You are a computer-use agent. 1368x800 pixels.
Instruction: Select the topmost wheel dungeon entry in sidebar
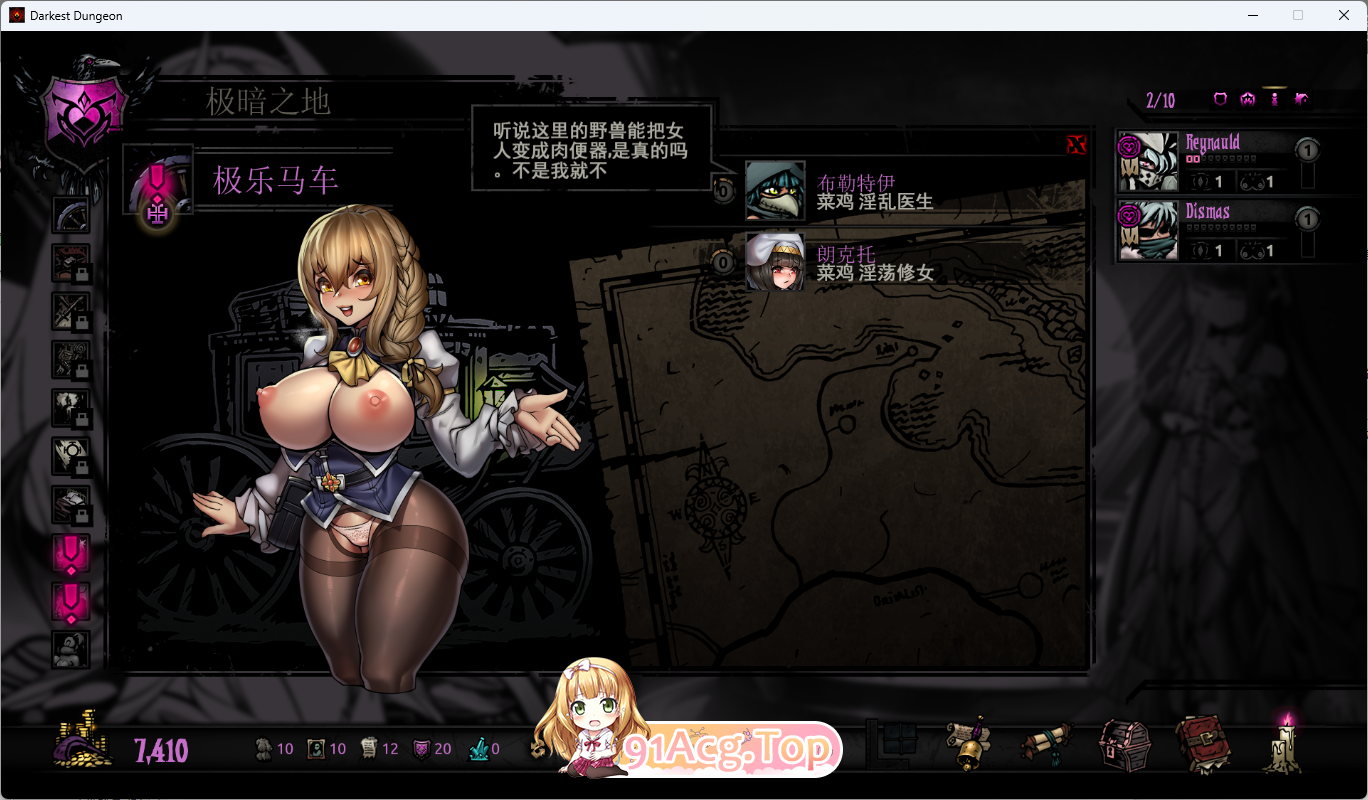[71, 215]
